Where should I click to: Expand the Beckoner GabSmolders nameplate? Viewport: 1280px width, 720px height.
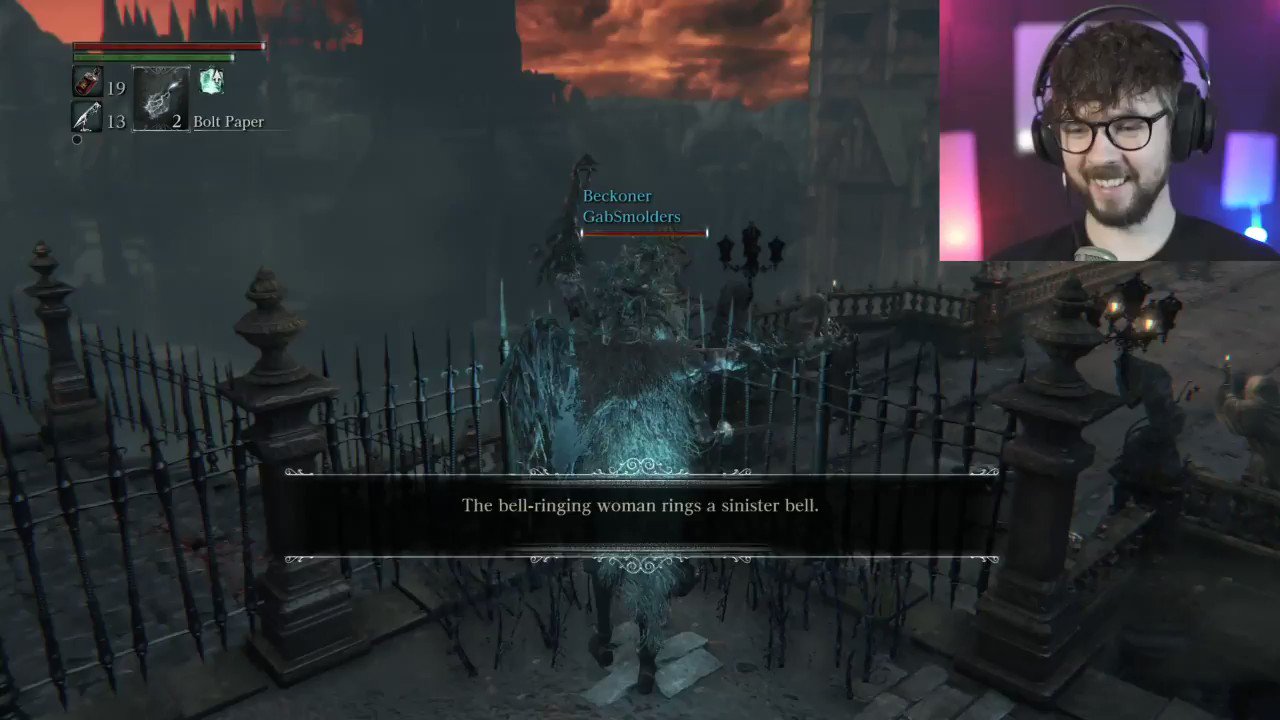tap(630, 206)
